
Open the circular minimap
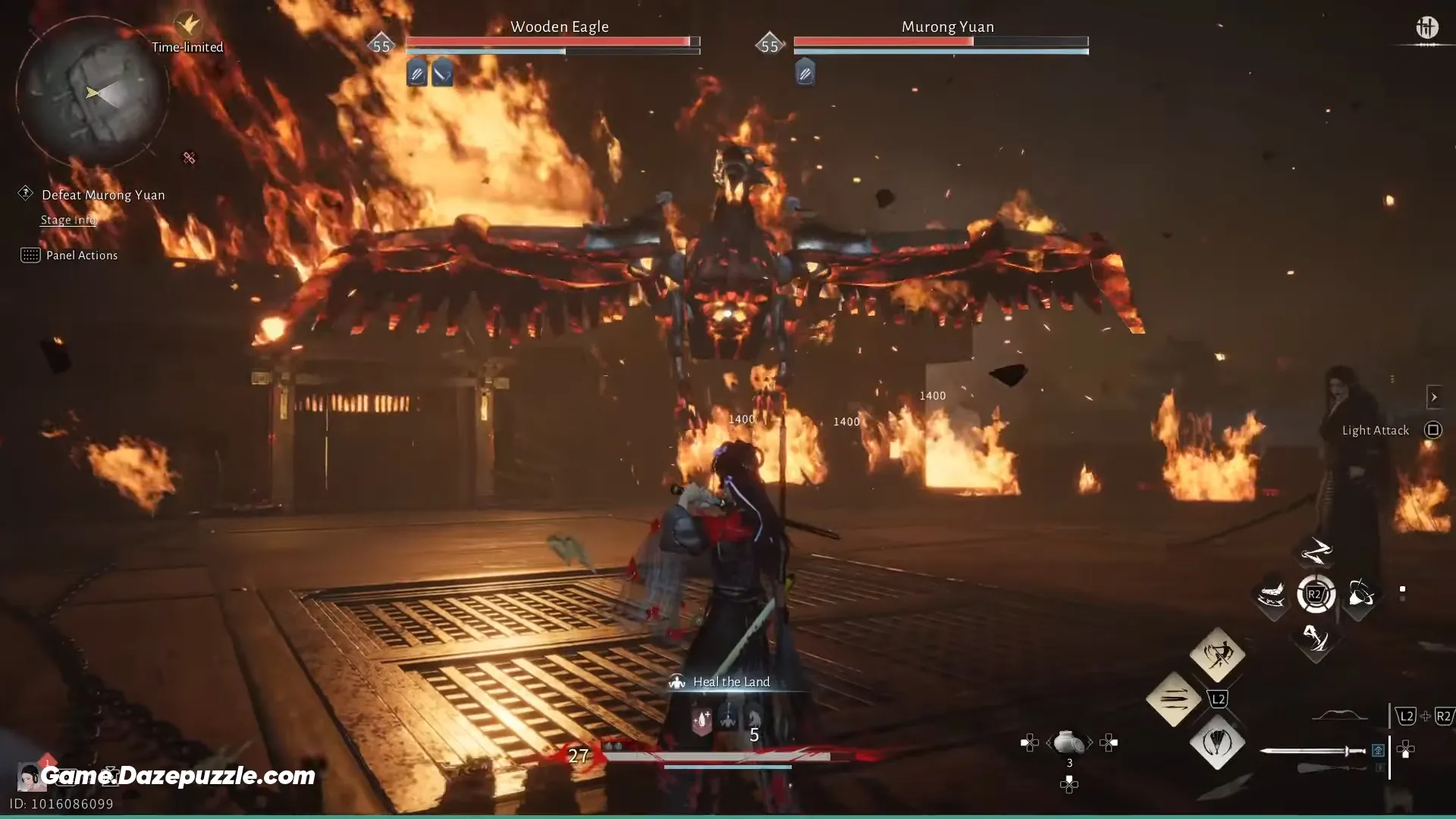point(92,93)
